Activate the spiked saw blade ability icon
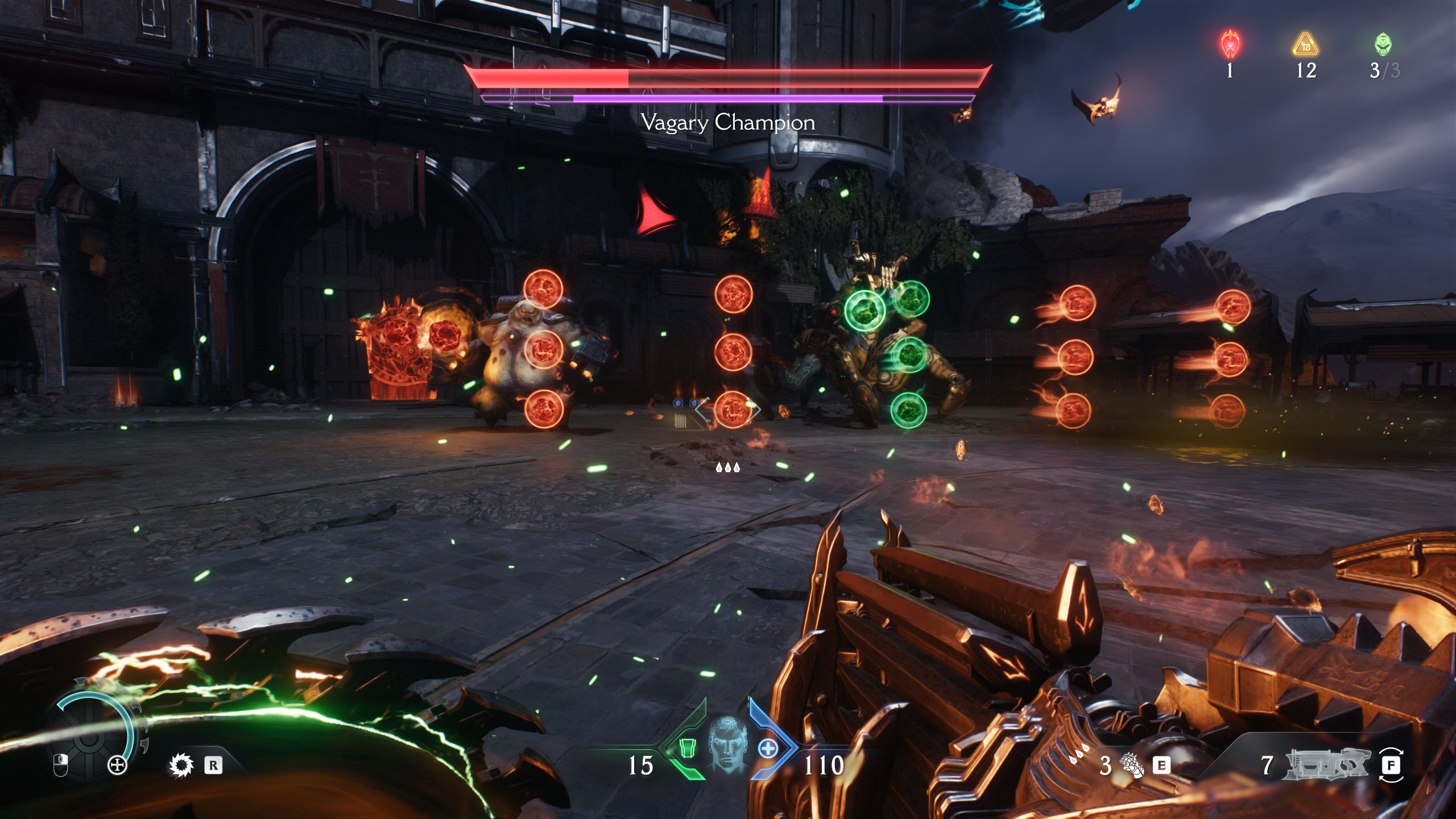This screenshot has width=1456, height=819. [x=181, y=765]
